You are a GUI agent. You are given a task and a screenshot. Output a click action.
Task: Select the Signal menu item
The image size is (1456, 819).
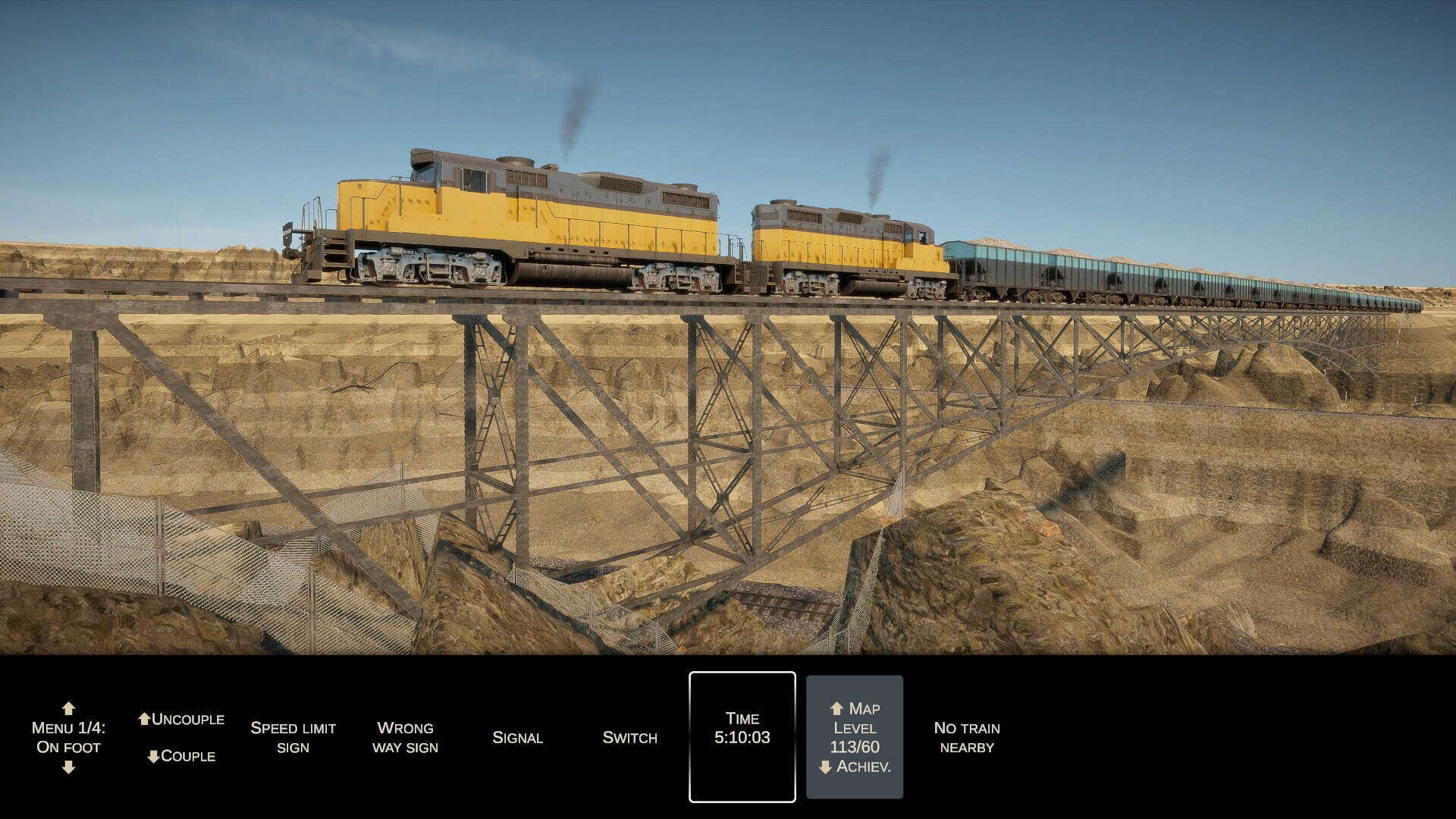517,737
